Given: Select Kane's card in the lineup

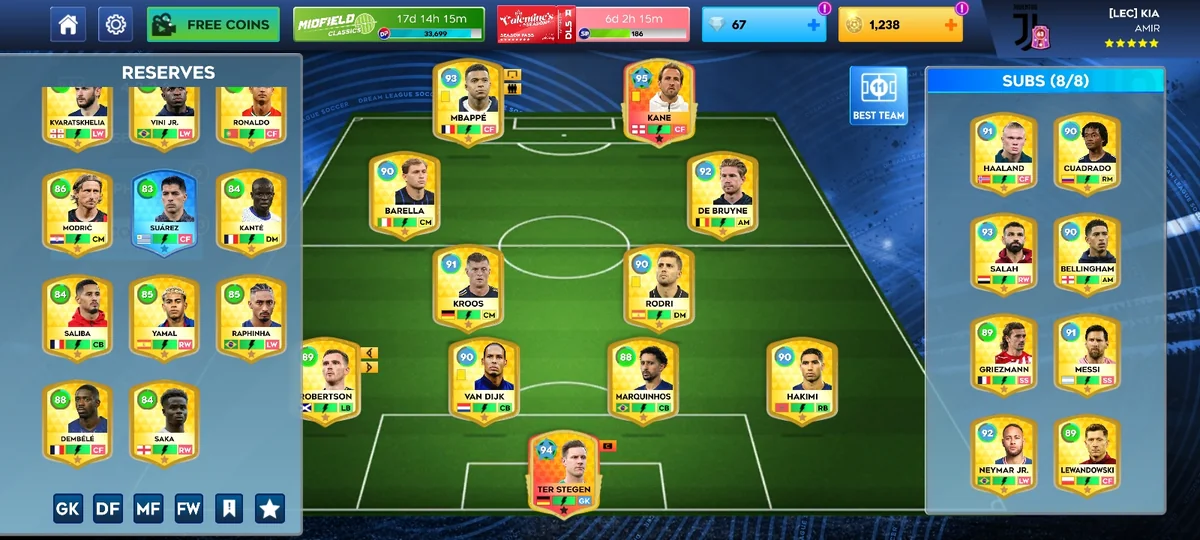Looking at the screenshot, I should point(659,102).
